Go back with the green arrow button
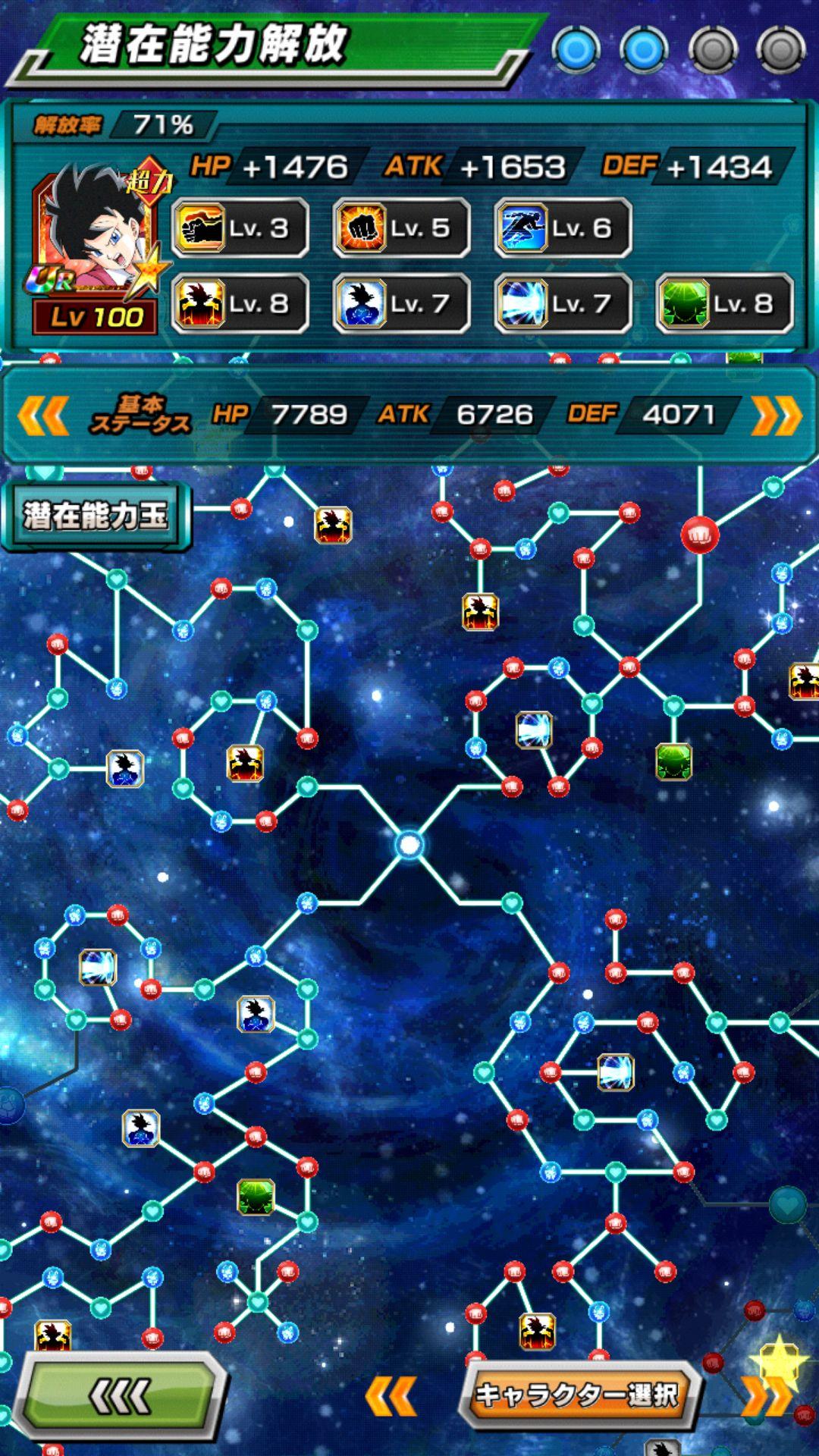Screen dimensions: 819x1456 pyautogui.click(x=121, y=1395)
